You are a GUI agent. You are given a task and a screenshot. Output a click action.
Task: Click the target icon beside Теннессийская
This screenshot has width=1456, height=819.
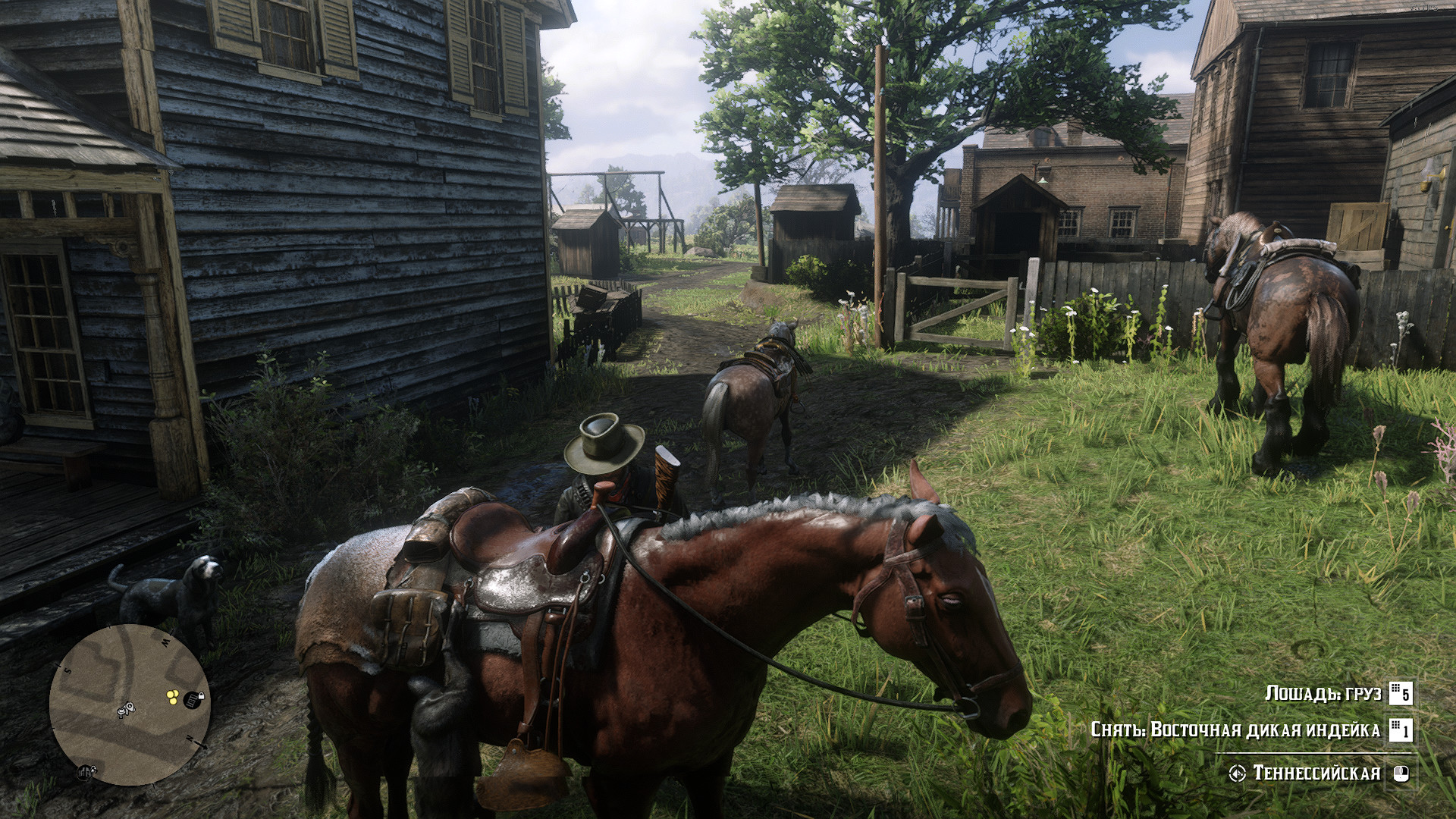1238,773
